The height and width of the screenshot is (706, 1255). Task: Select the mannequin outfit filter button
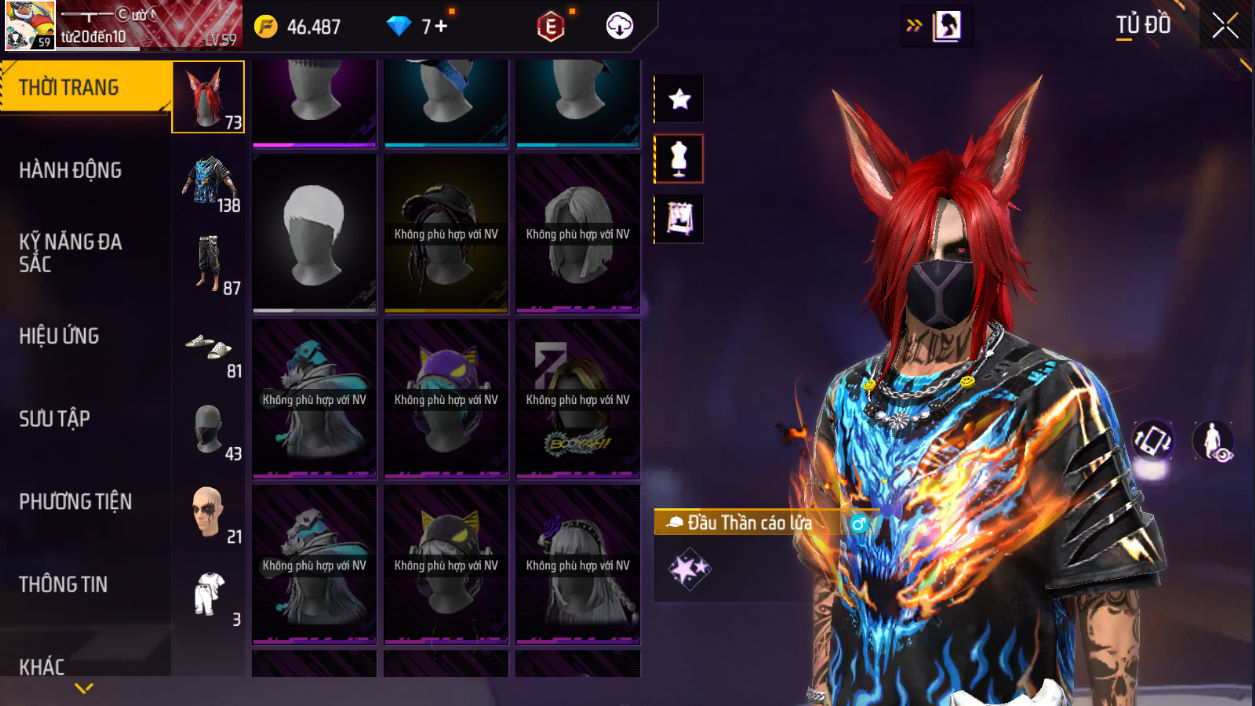679,159
